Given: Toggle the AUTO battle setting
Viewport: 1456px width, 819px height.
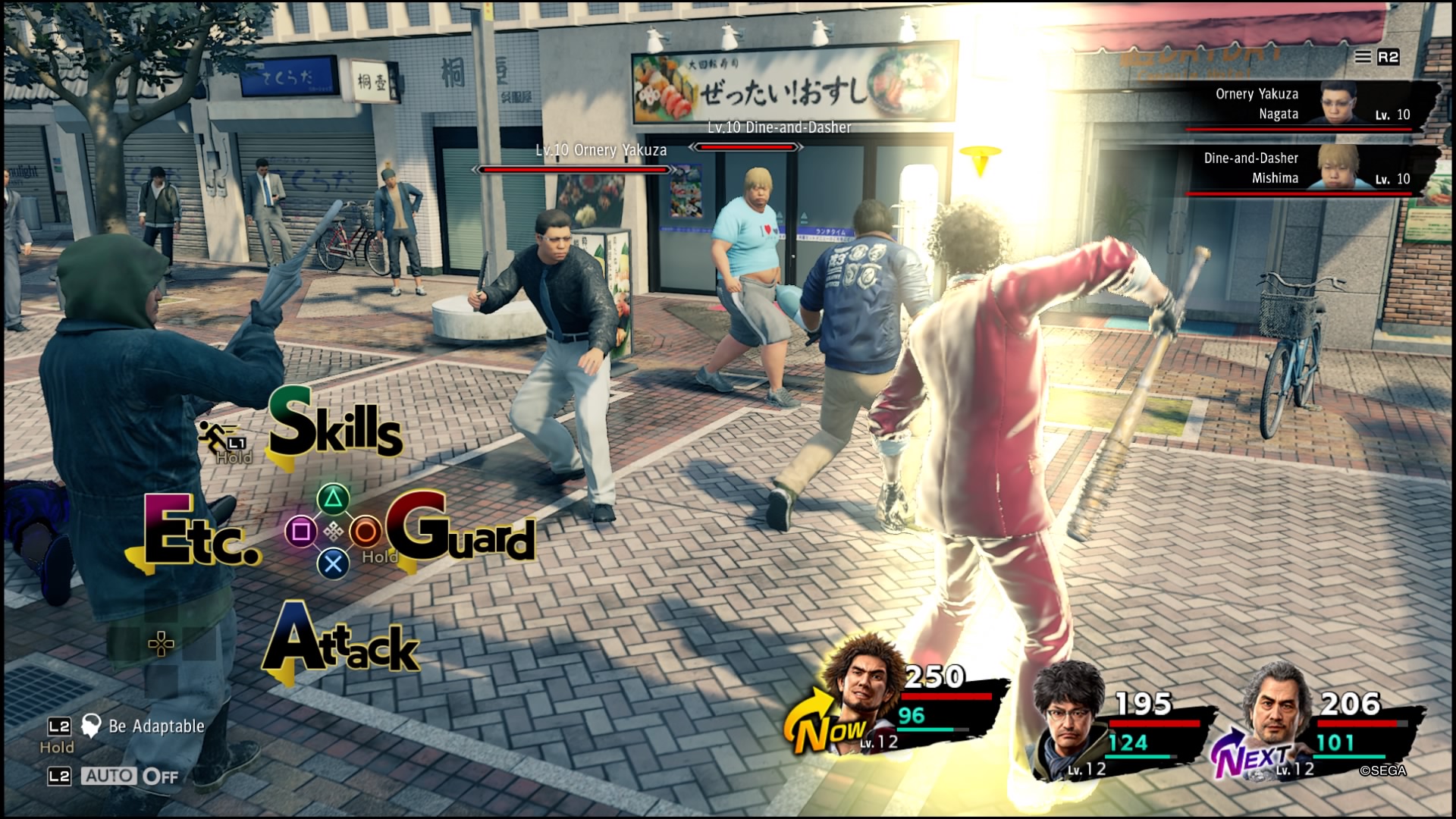Looking at the screenshot, I should [130, 776].
